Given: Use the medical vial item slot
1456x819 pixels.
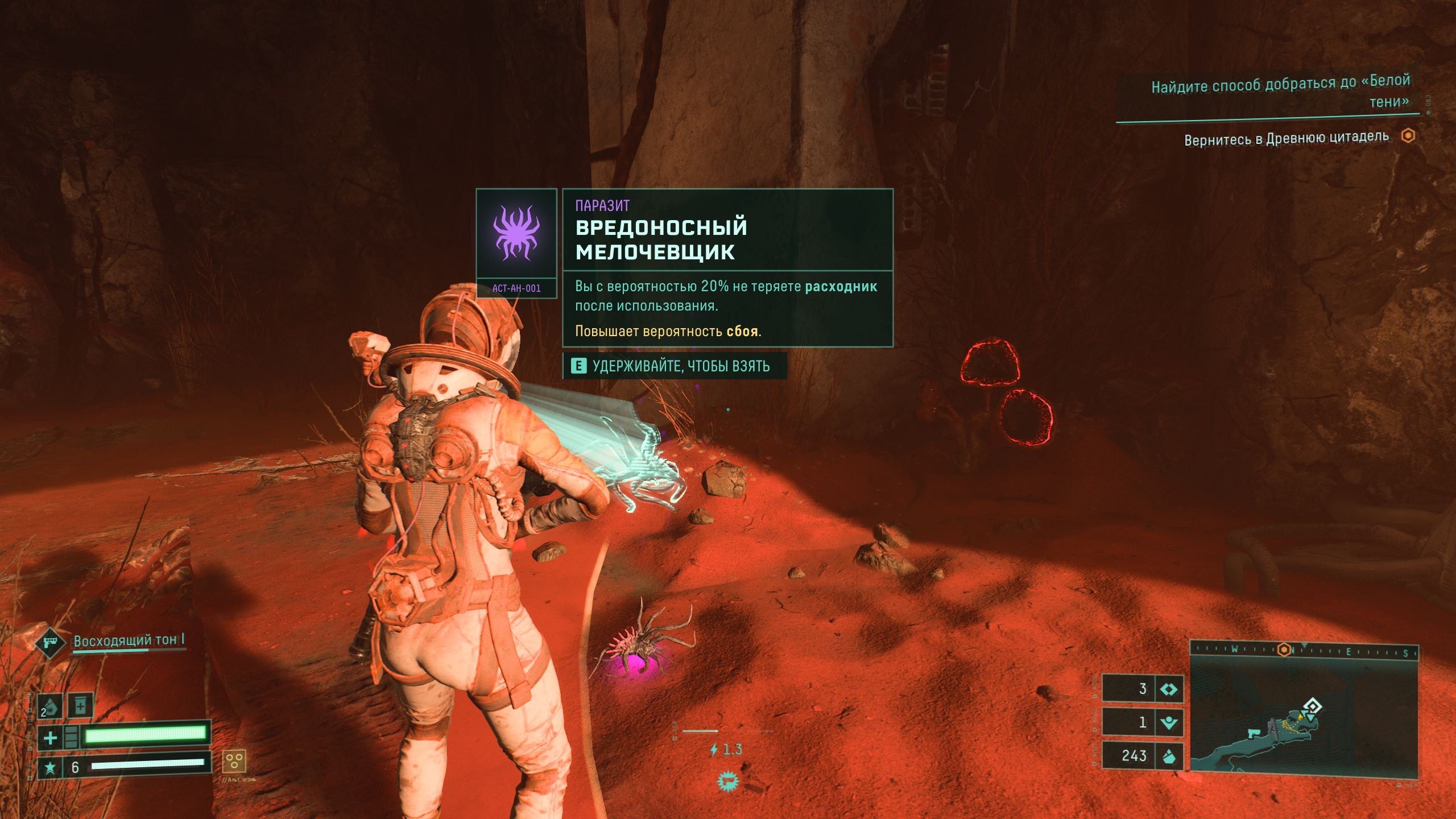Looking at the screenshot, I should [80, 706].
